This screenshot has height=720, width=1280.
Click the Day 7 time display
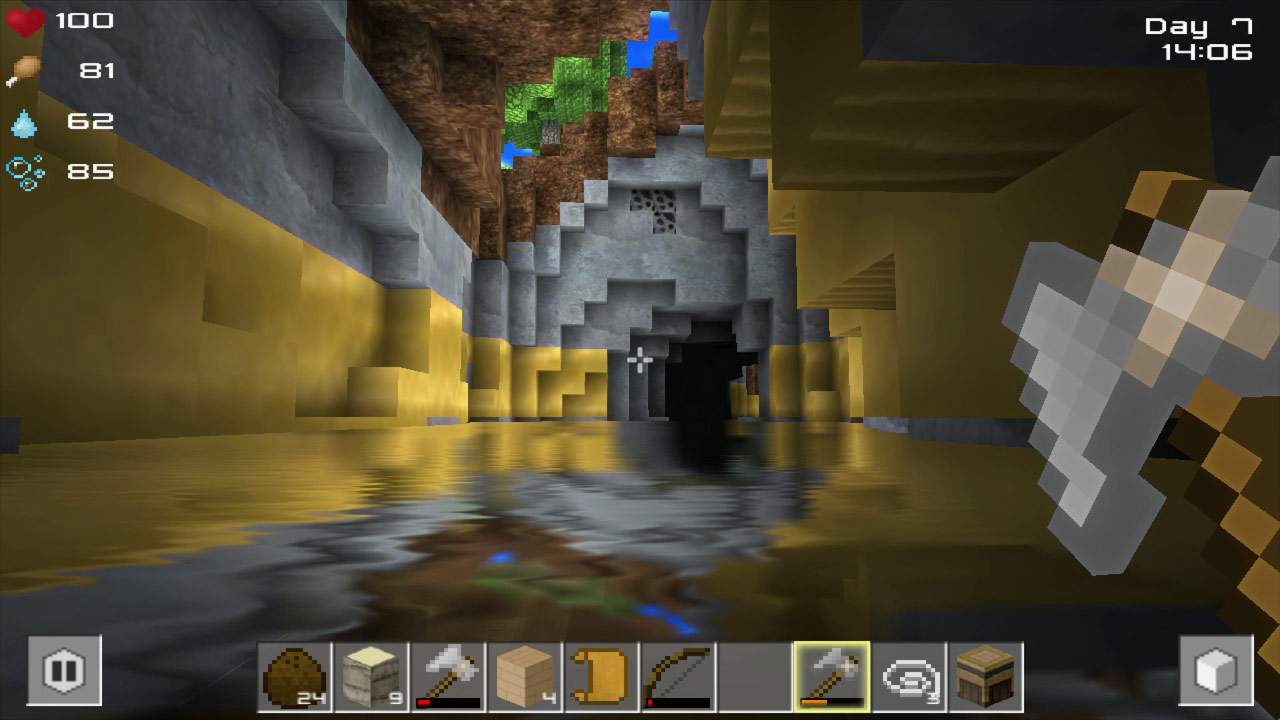[1195, 27]
